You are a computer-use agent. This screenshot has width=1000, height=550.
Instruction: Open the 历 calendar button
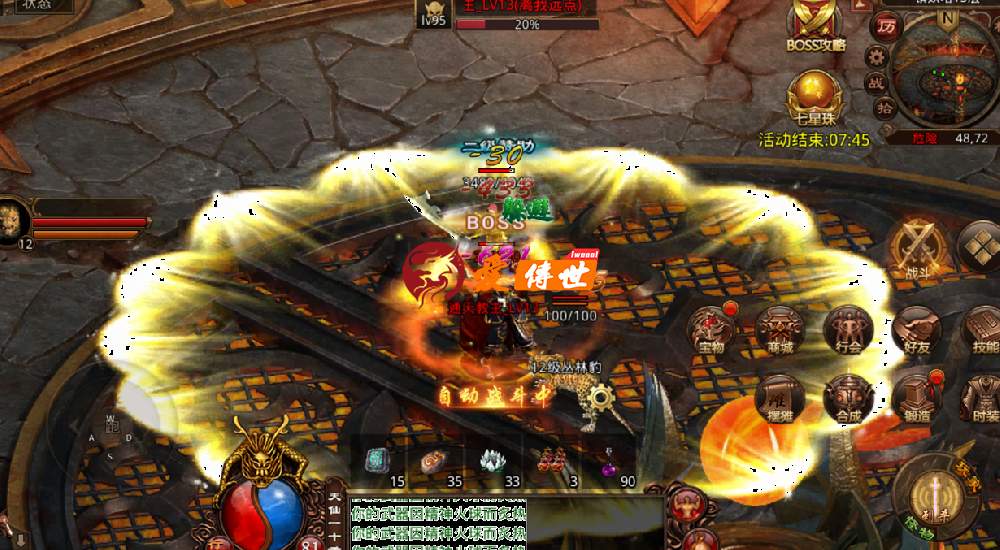(x=885, y=25)
